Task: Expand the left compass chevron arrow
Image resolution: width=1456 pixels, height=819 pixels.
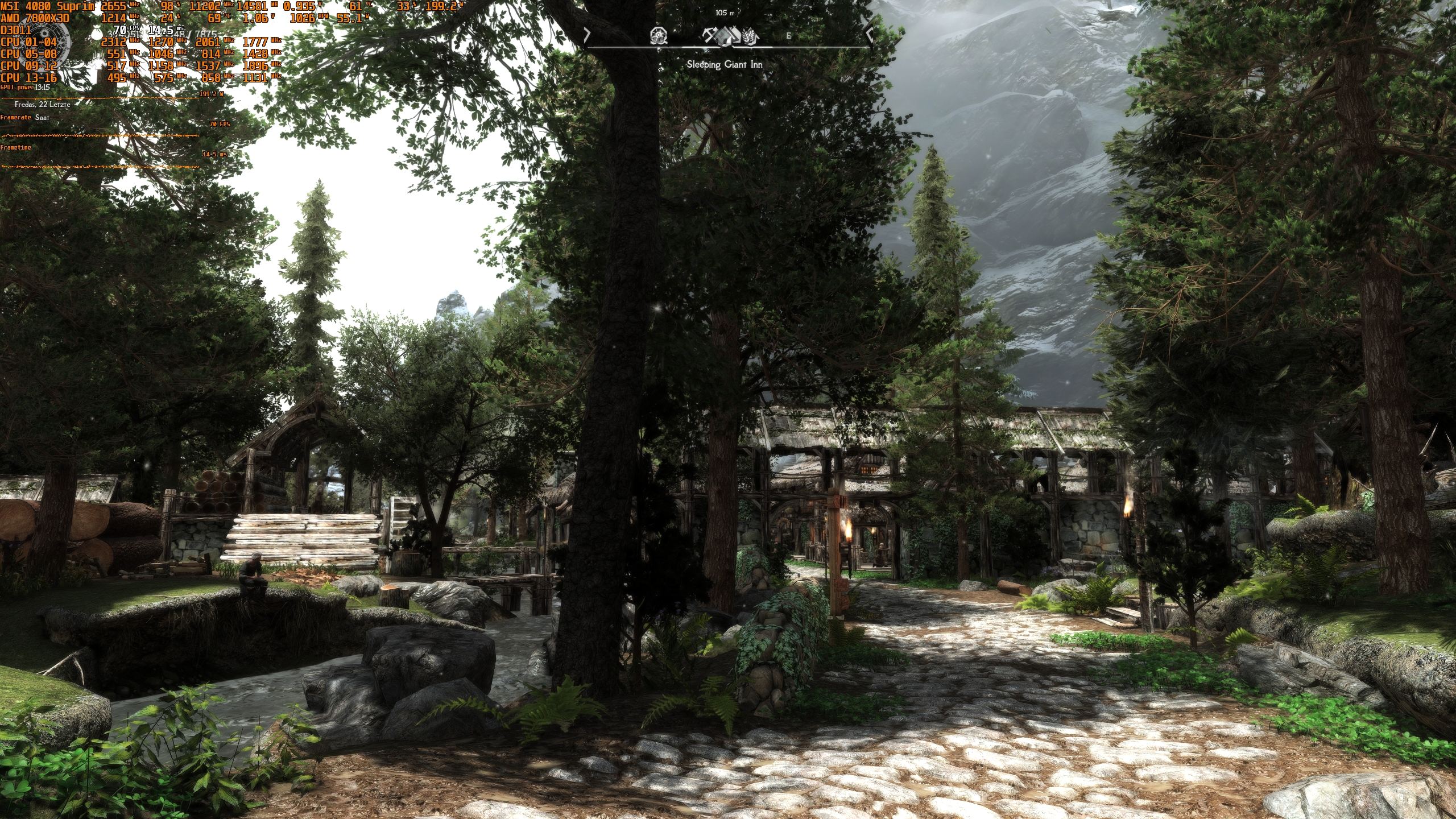Action: (586, 35)
